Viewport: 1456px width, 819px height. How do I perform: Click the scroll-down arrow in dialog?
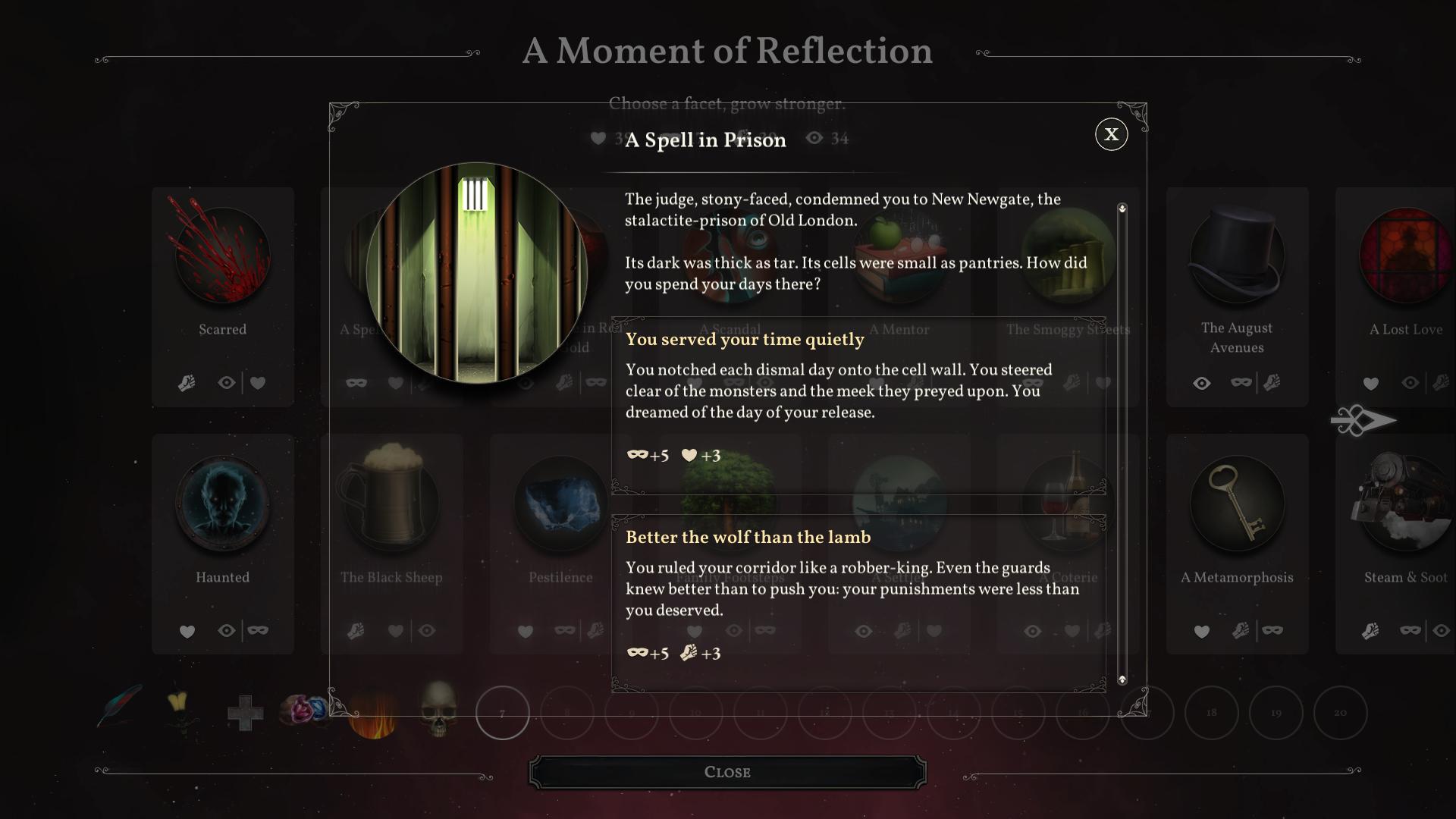1122,679
